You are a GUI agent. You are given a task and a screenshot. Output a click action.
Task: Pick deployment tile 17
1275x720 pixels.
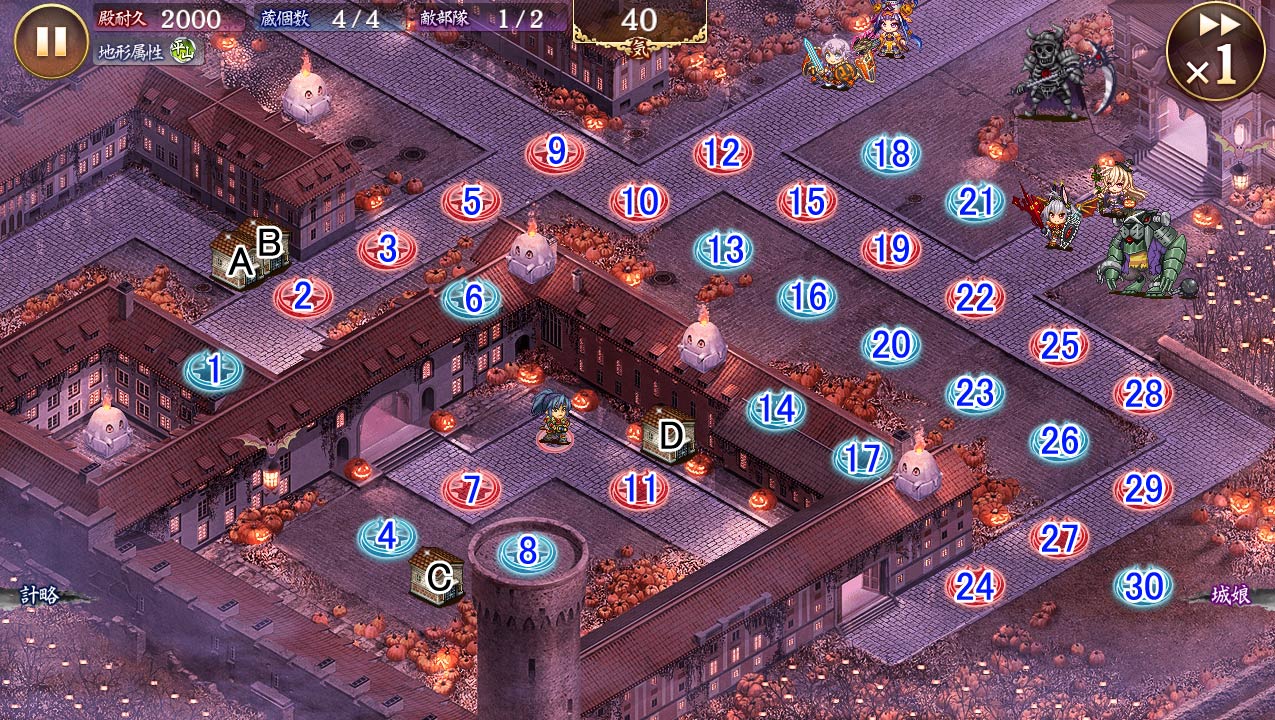pyautogui.click(x=861, y=458)
